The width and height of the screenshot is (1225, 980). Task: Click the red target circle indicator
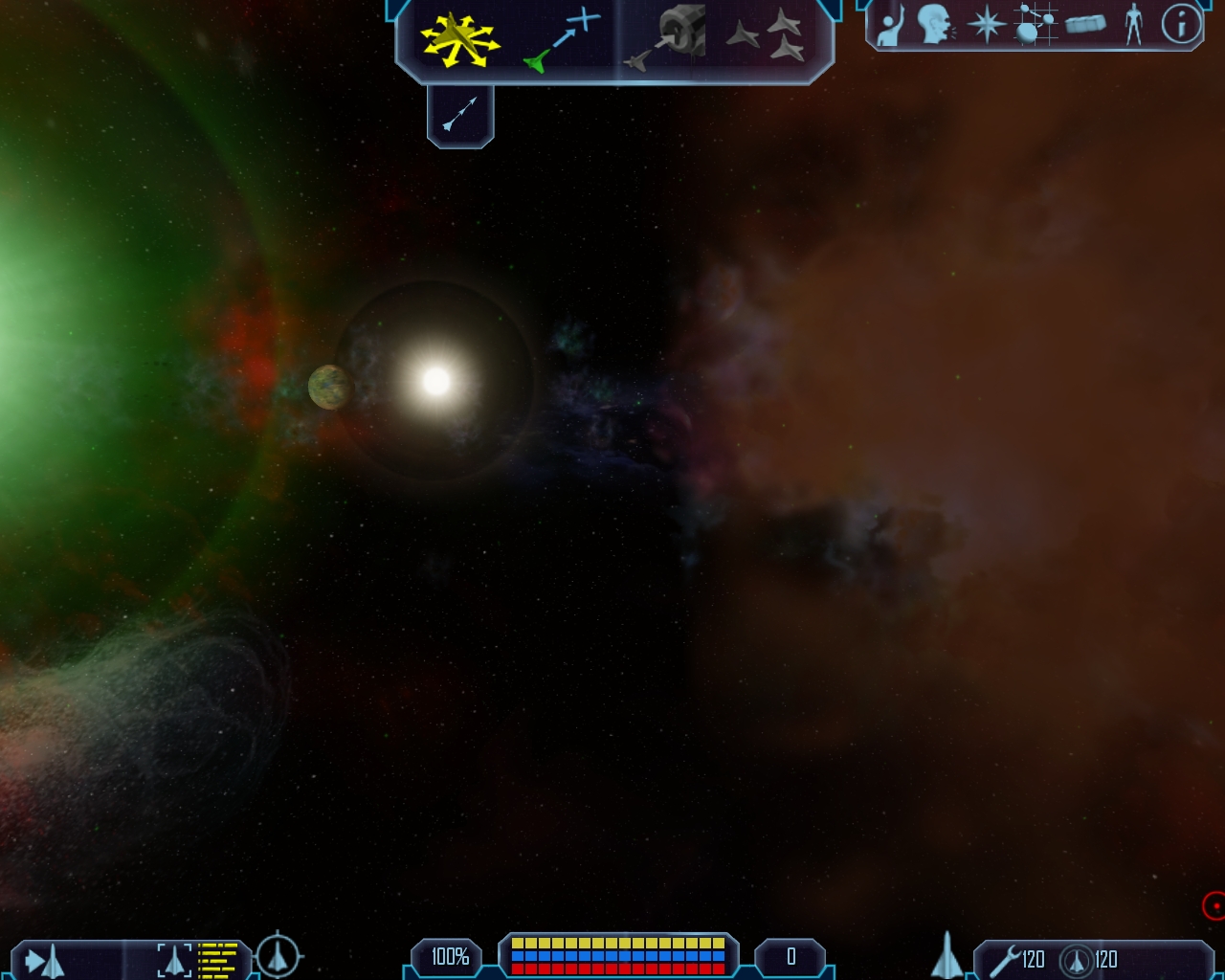[x=1214, y=904]
